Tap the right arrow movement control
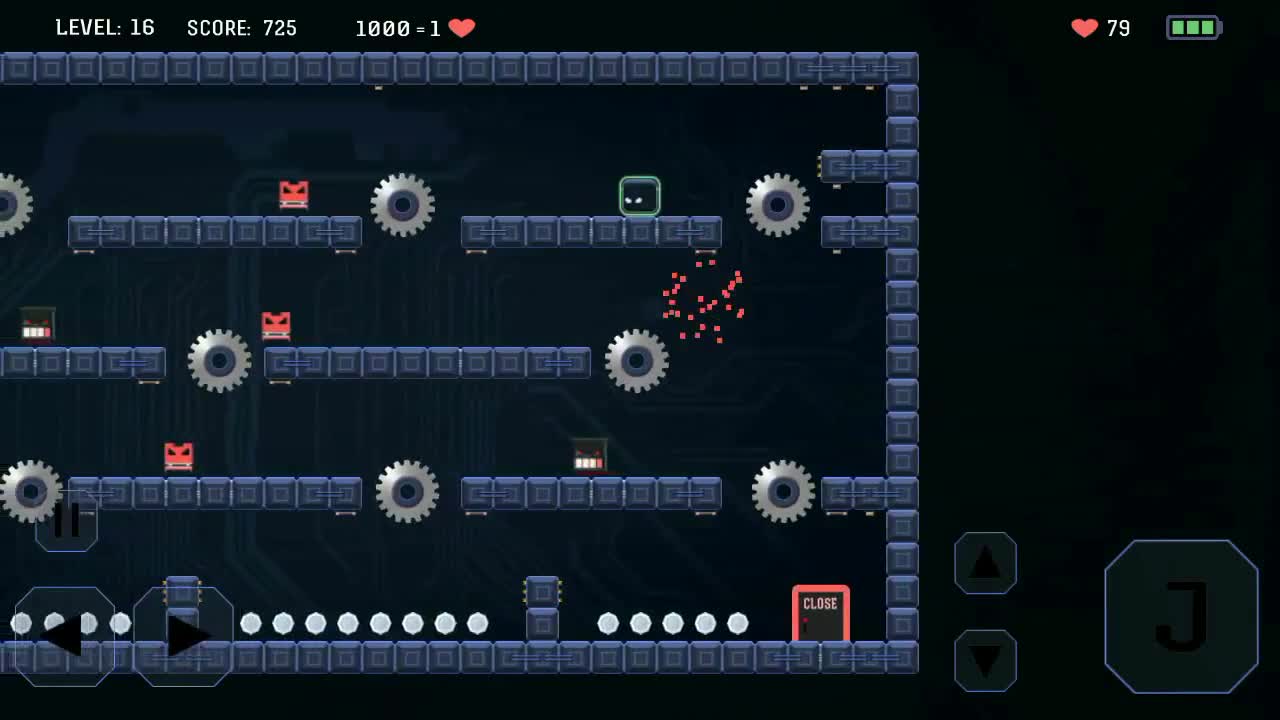This screenshot has height=720, width=1280. tap(184, 632)
